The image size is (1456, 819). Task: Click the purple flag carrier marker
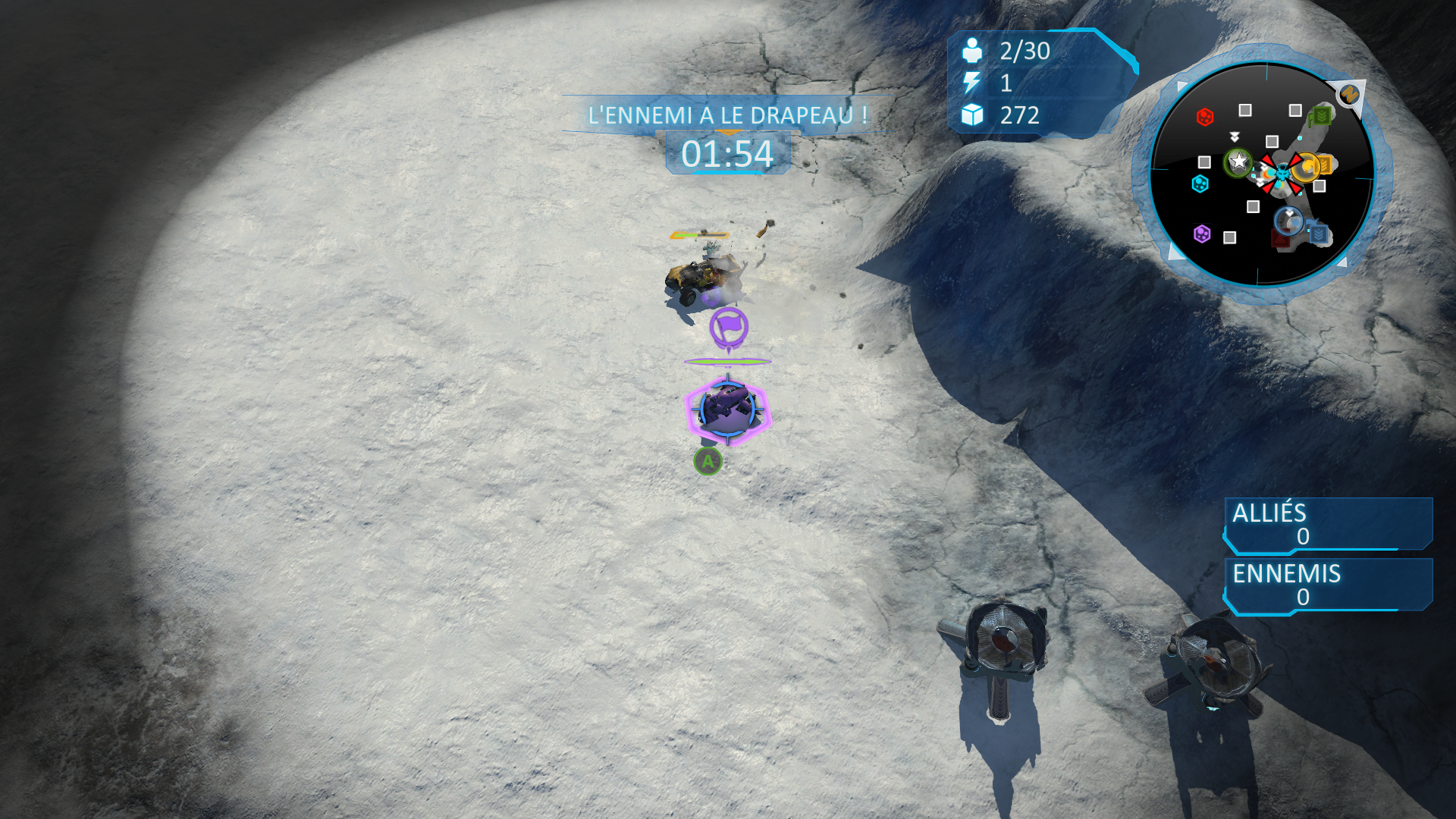pyautogui.click(x=729, y=327)
